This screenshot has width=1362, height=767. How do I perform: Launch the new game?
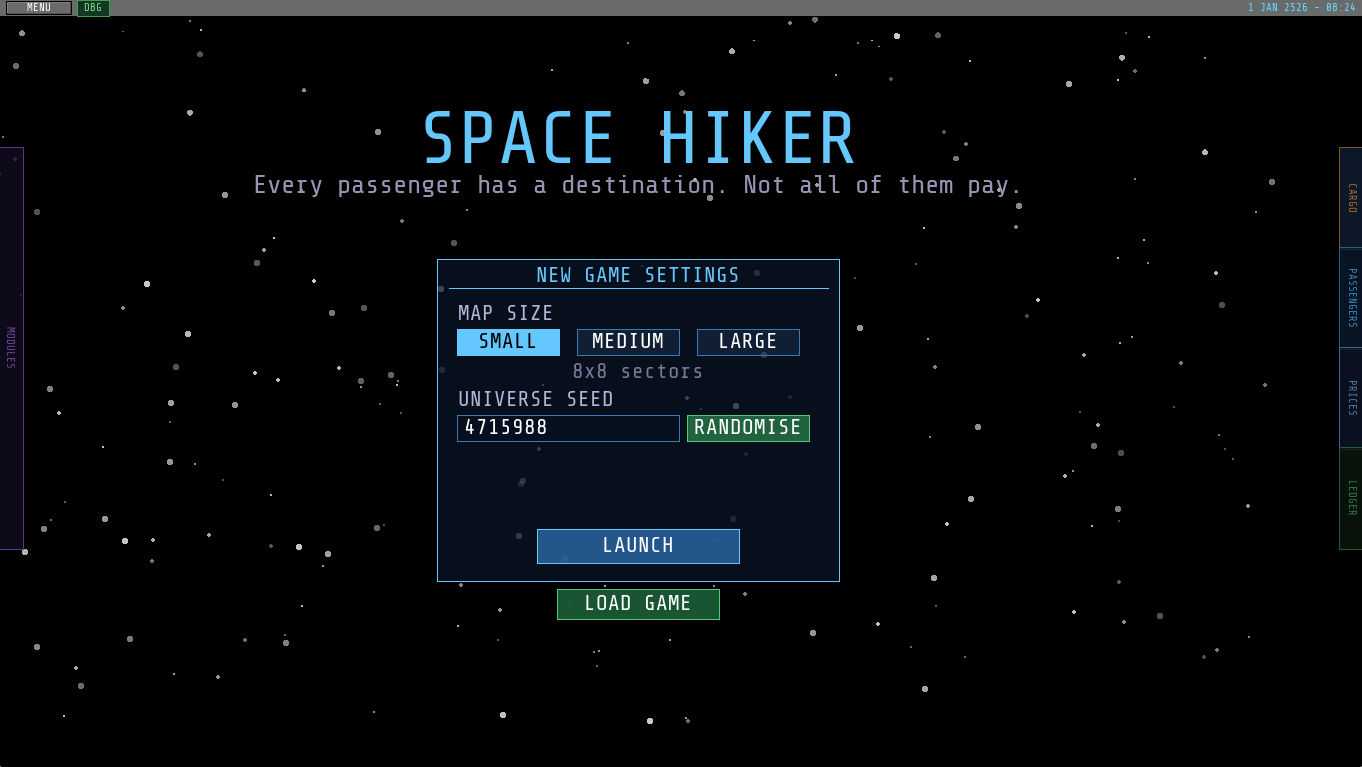[638, 546]
